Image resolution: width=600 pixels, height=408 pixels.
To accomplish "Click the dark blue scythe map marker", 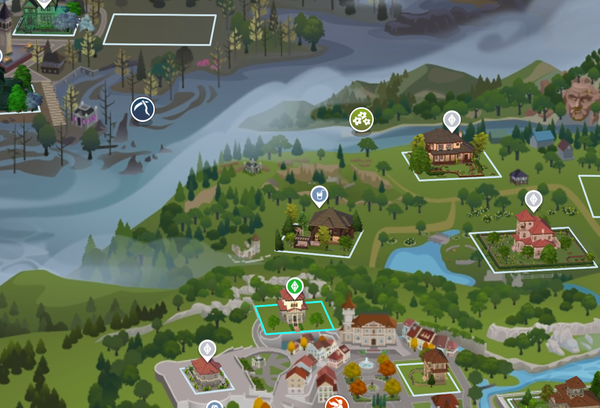I will (144, 109).
